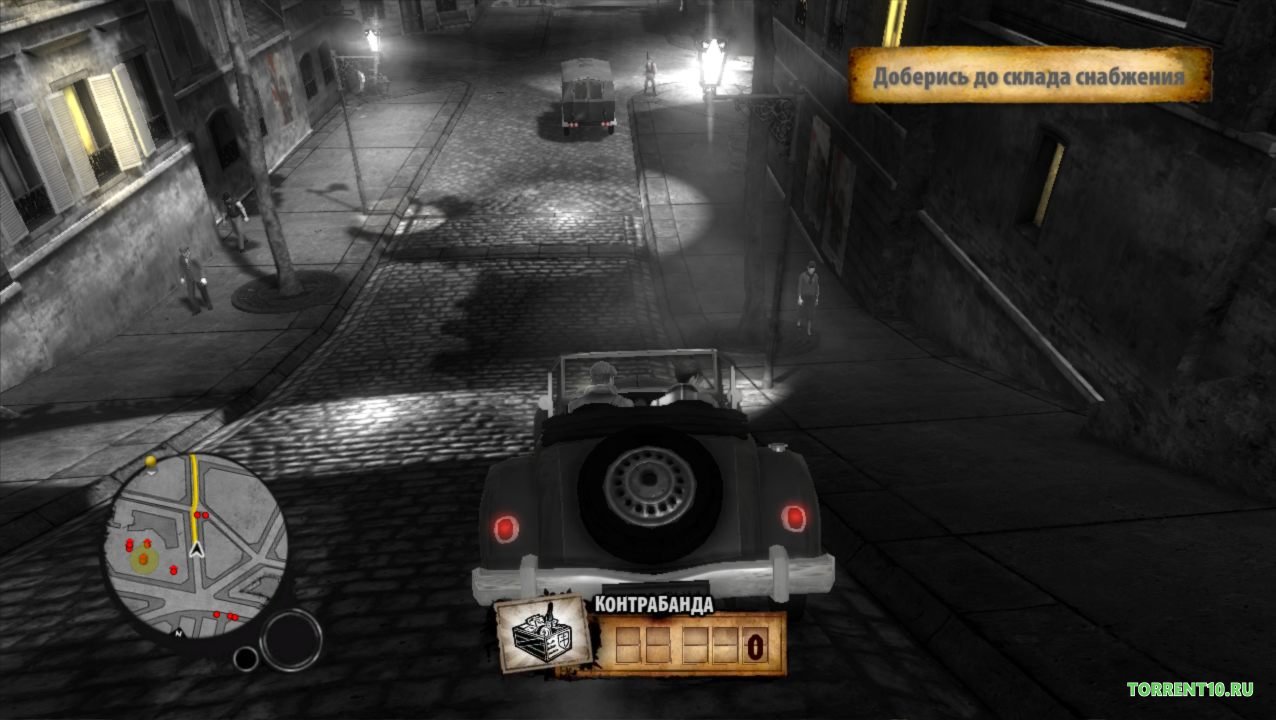The height and width of the screenshot is (720, 1276).
Task: Click the white player arrow on the minimap
Action: pyautogui.click(x=197, y=548)
